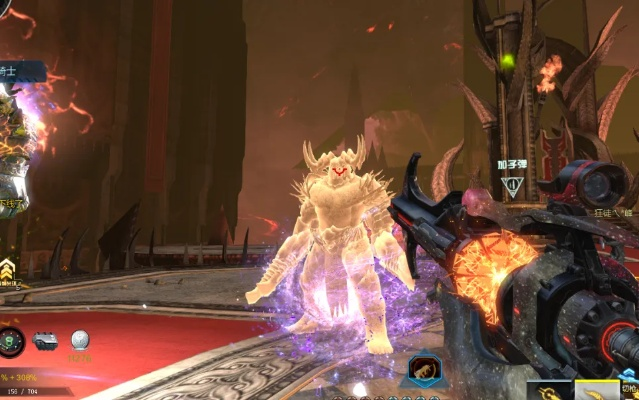
Task: Open the round green radar gauge
Action: [11, 341]
